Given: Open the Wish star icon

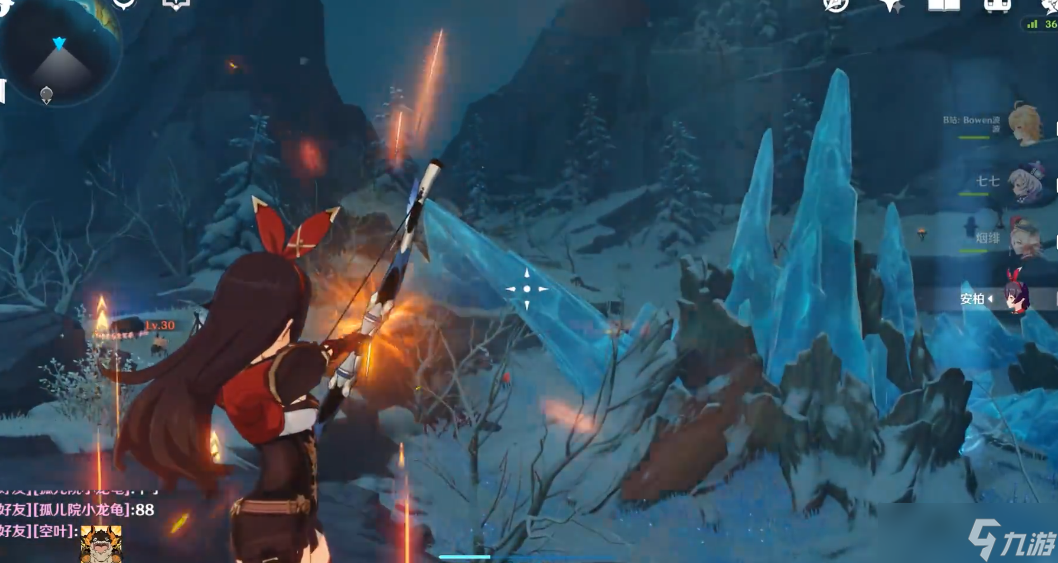Looking at the screenshot, I should 891,5.
